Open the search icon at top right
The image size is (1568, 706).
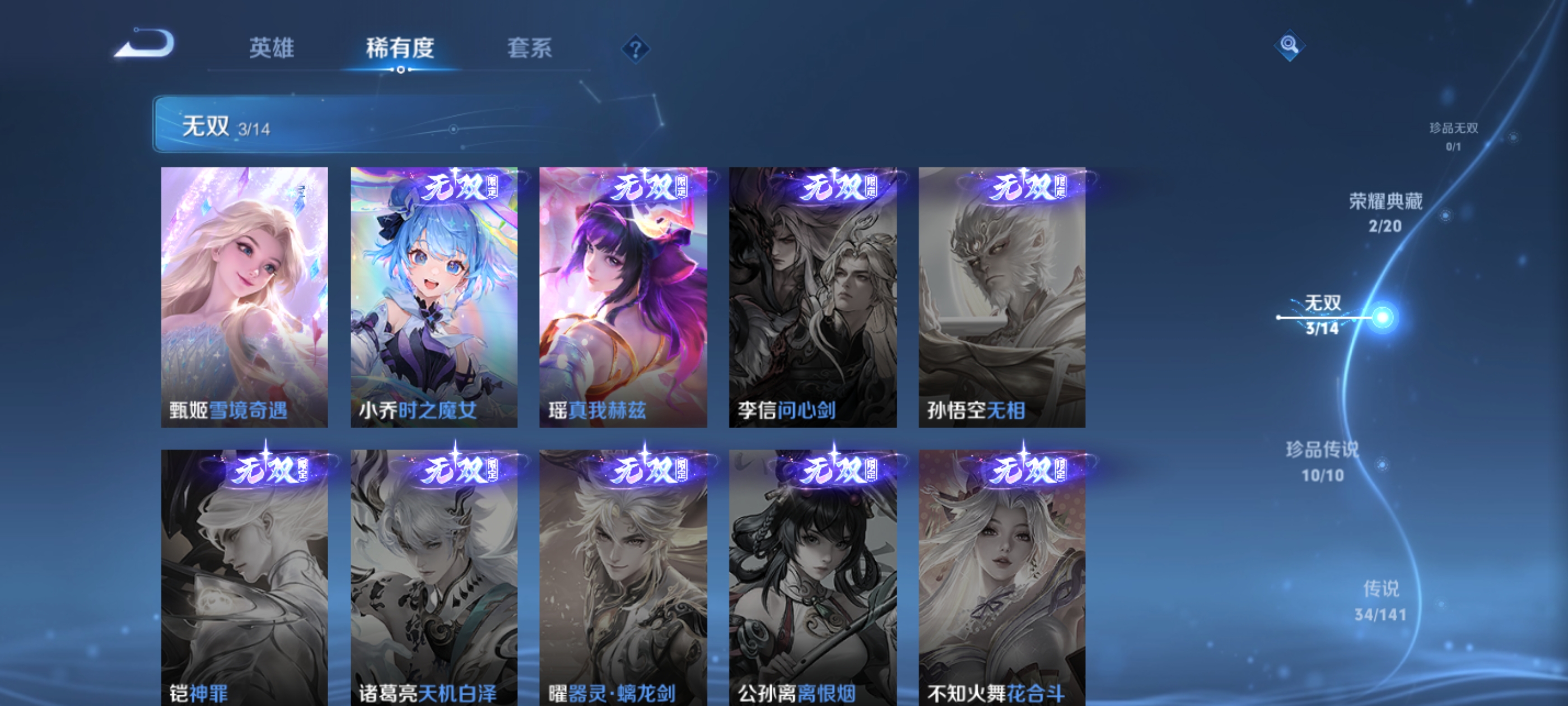pos(1290,46)
